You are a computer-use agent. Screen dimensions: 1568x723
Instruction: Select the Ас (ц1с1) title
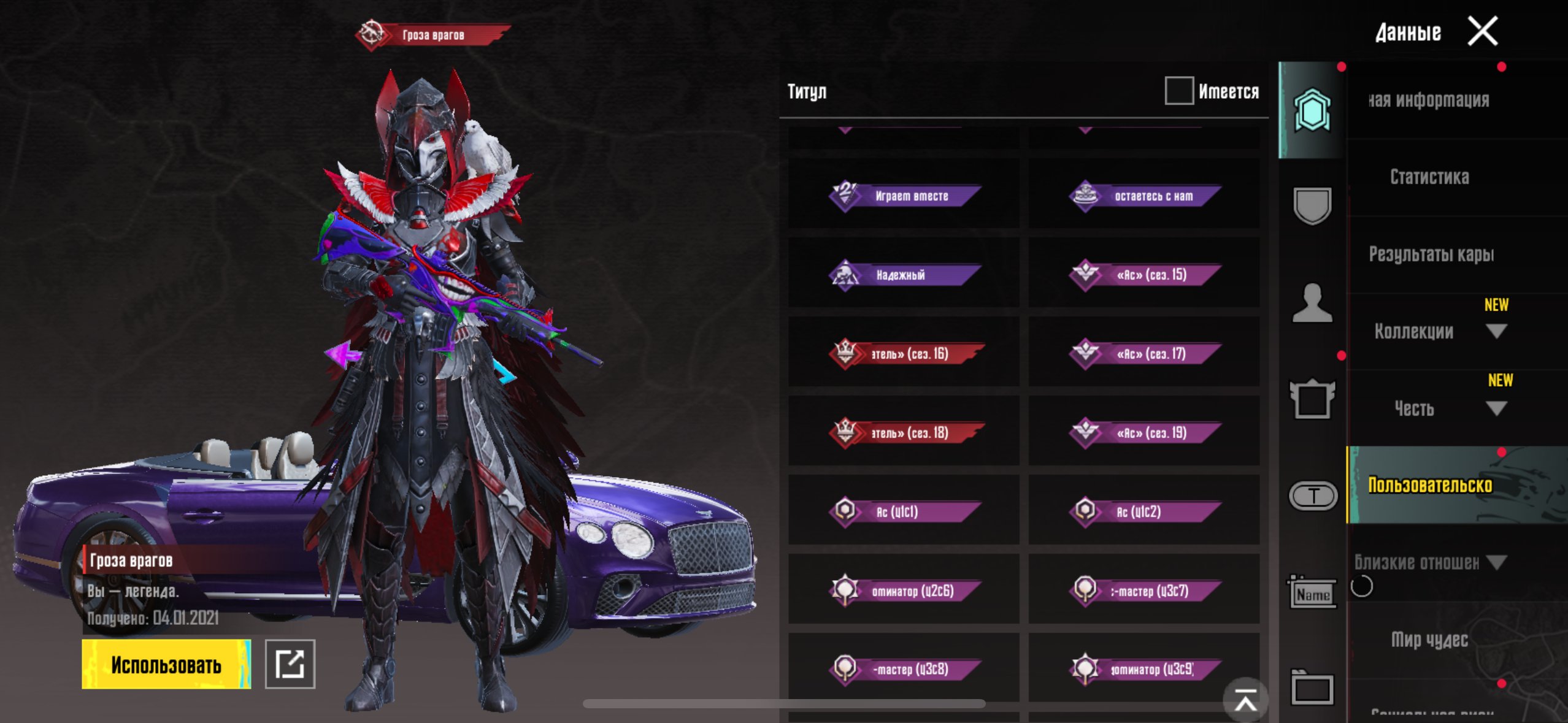tap(904, 511)
